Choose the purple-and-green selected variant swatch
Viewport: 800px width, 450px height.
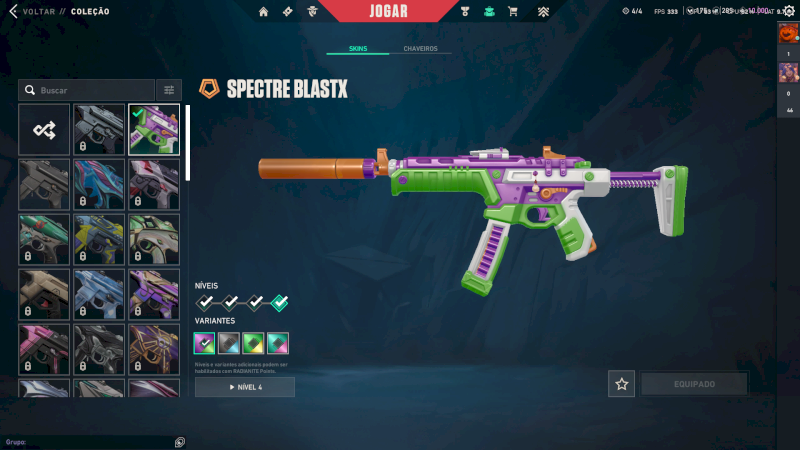click(205, 344)
